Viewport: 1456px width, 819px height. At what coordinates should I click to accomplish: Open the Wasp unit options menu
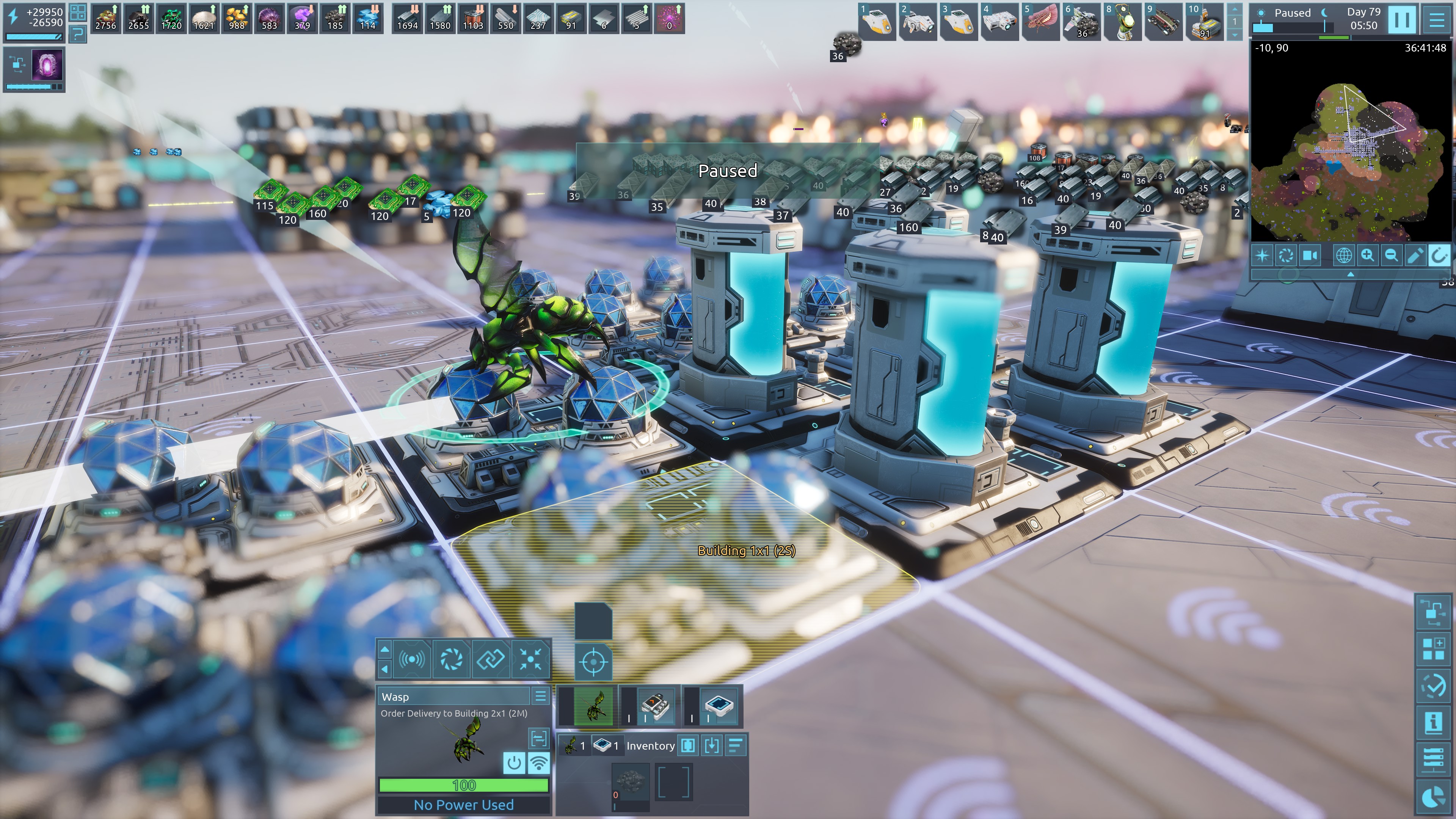[x=540, y=697]
